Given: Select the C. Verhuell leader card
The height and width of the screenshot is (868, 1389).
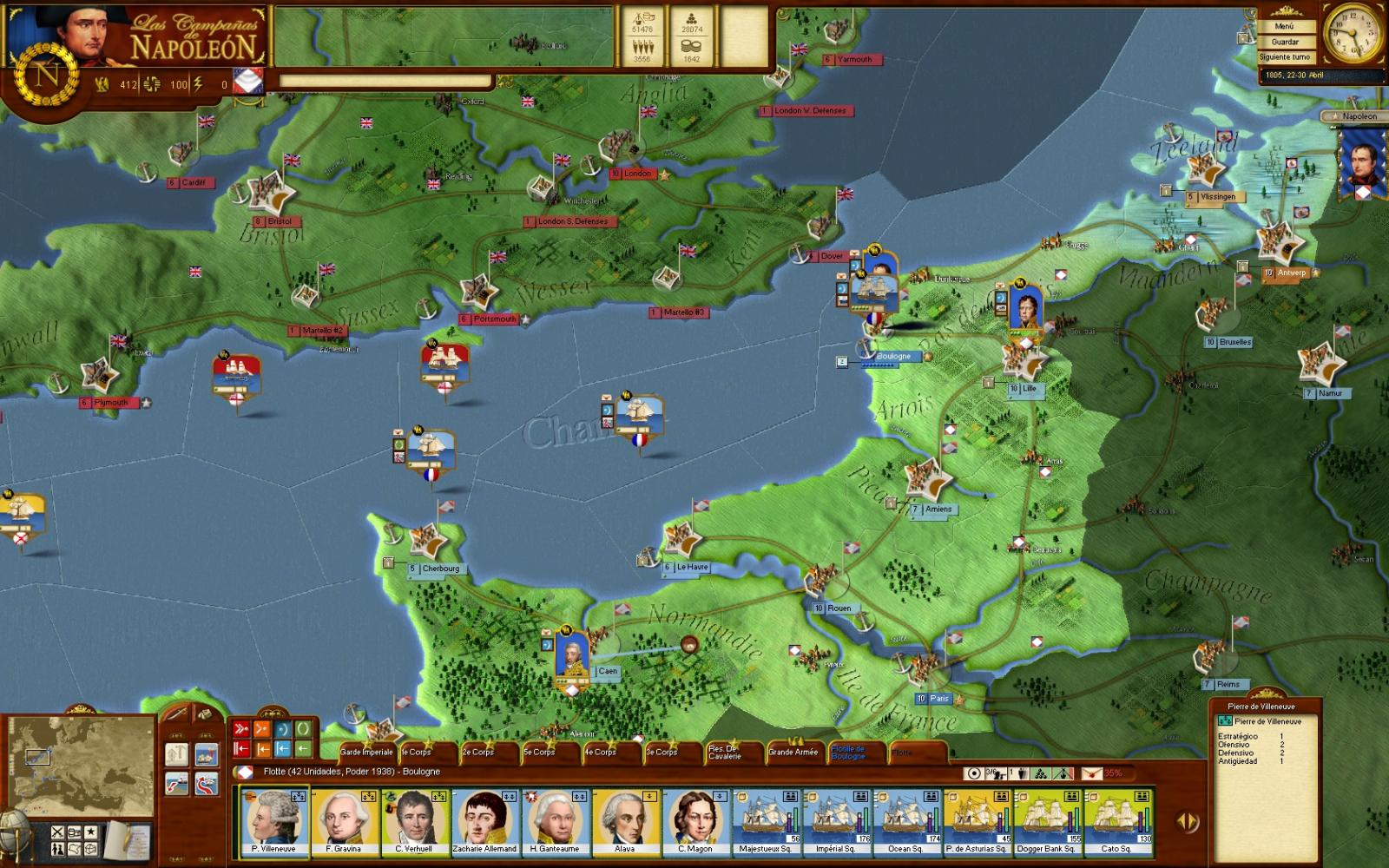Looking at the screenshot, I should pos(414,822).
